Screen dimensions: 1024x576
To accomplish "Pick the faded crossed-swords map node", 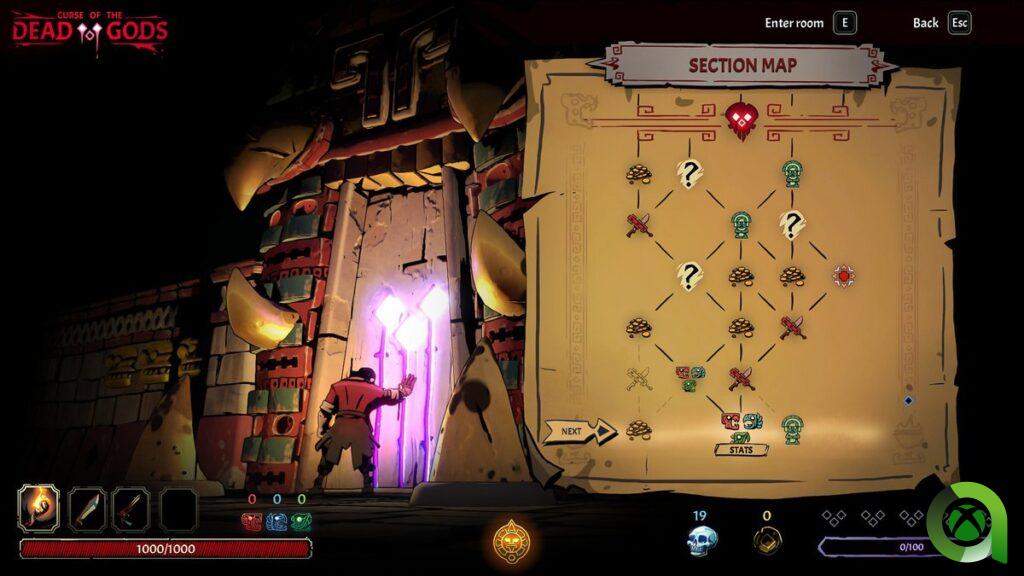I will [x=638, y=378].
